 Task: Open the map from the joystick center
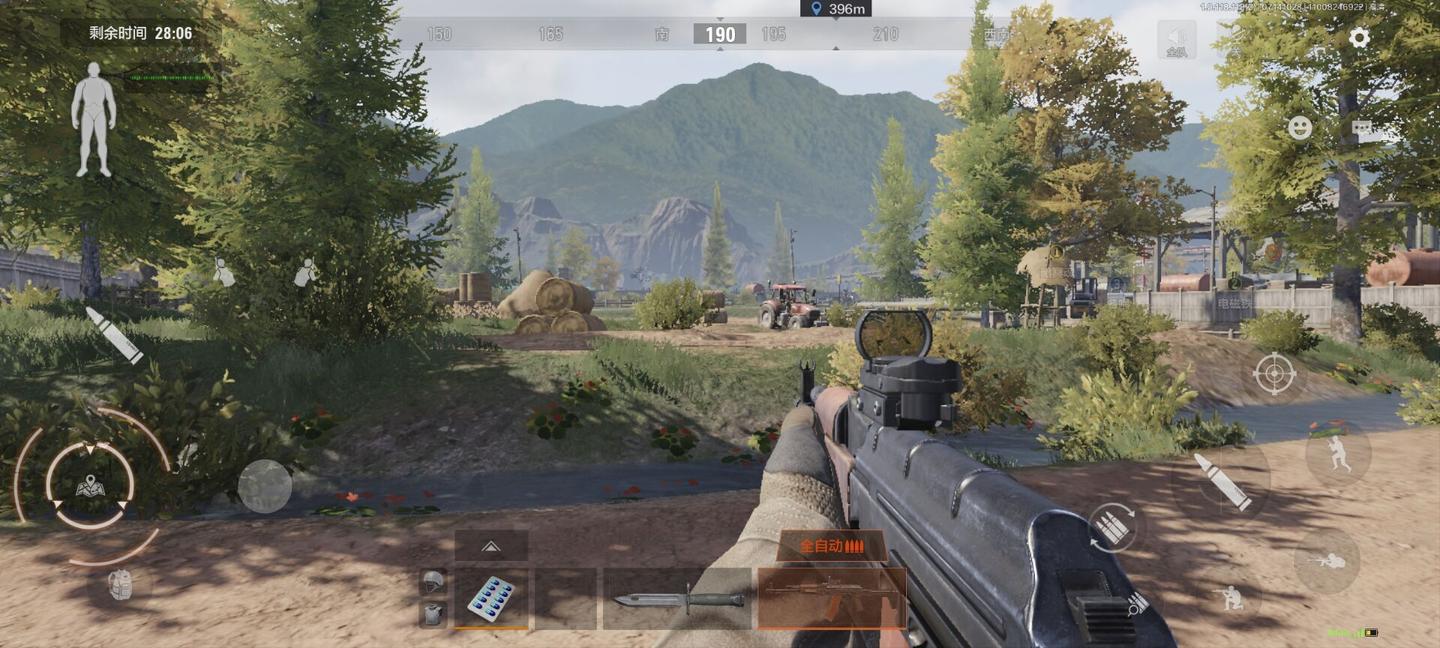[90, 487]
